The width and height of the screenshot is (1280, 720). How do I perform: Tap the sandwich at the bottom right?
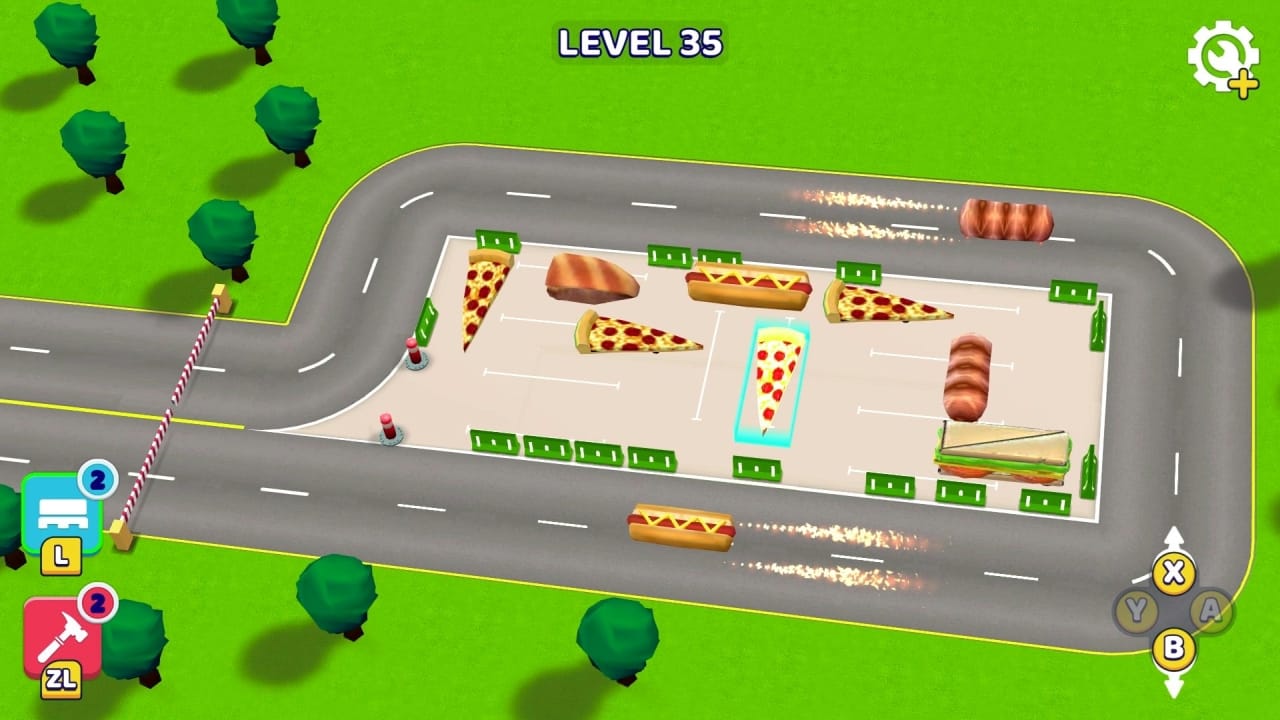[1000, 450]
